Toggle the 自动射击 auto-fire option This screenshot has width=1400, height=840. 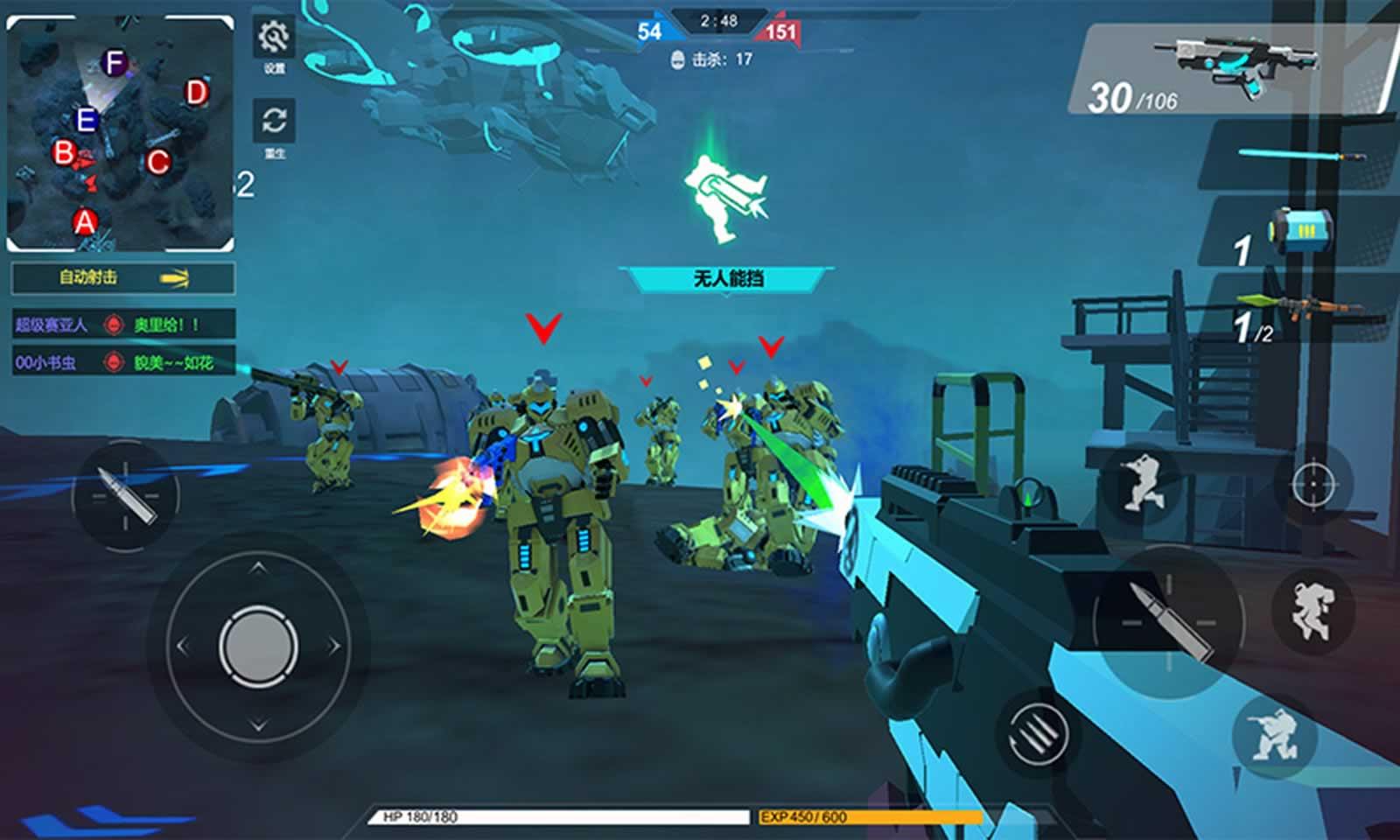(x=122, y=278)
